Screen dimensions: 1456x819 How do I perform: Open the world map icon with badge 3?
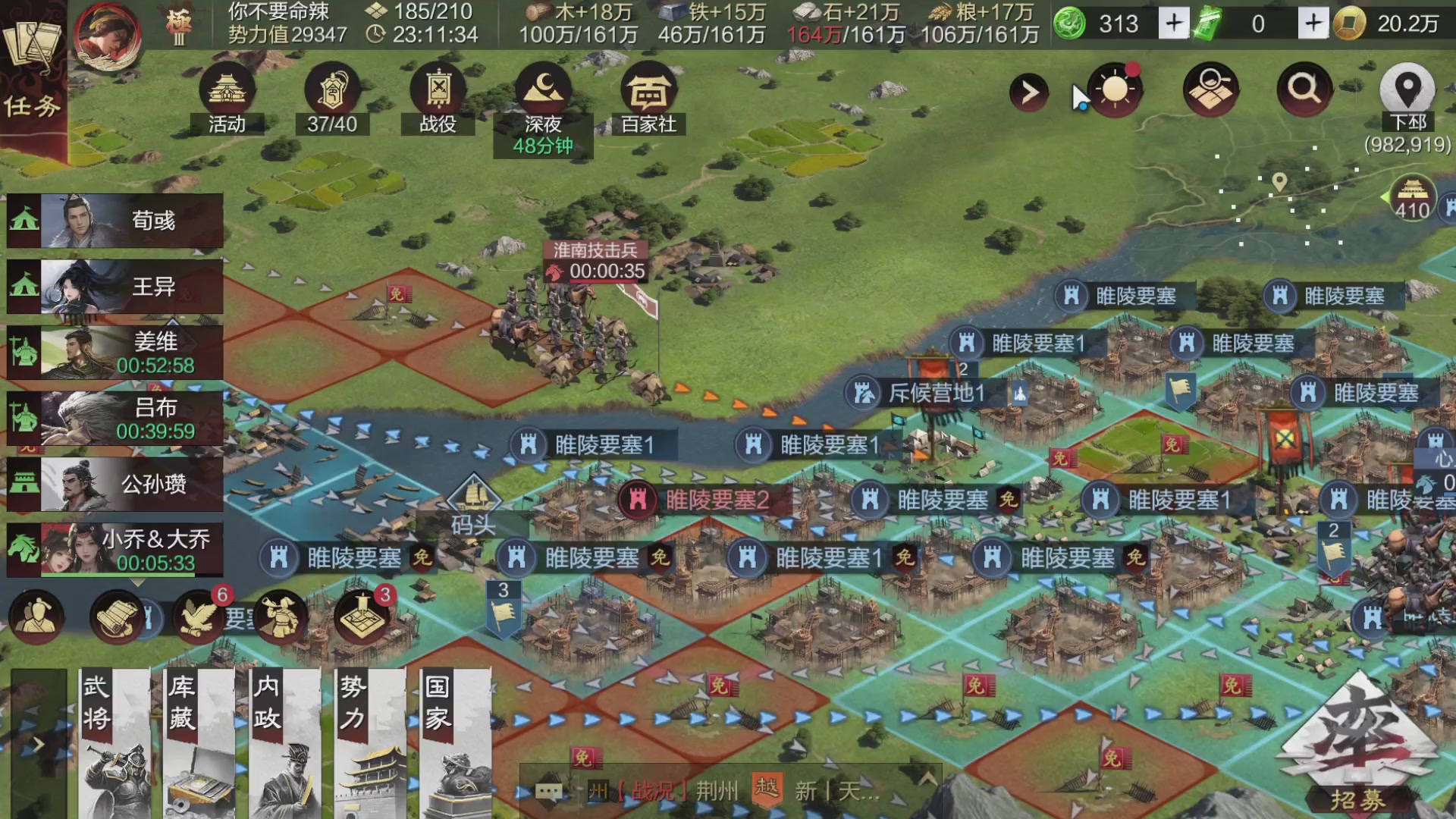tap(360, 617)
